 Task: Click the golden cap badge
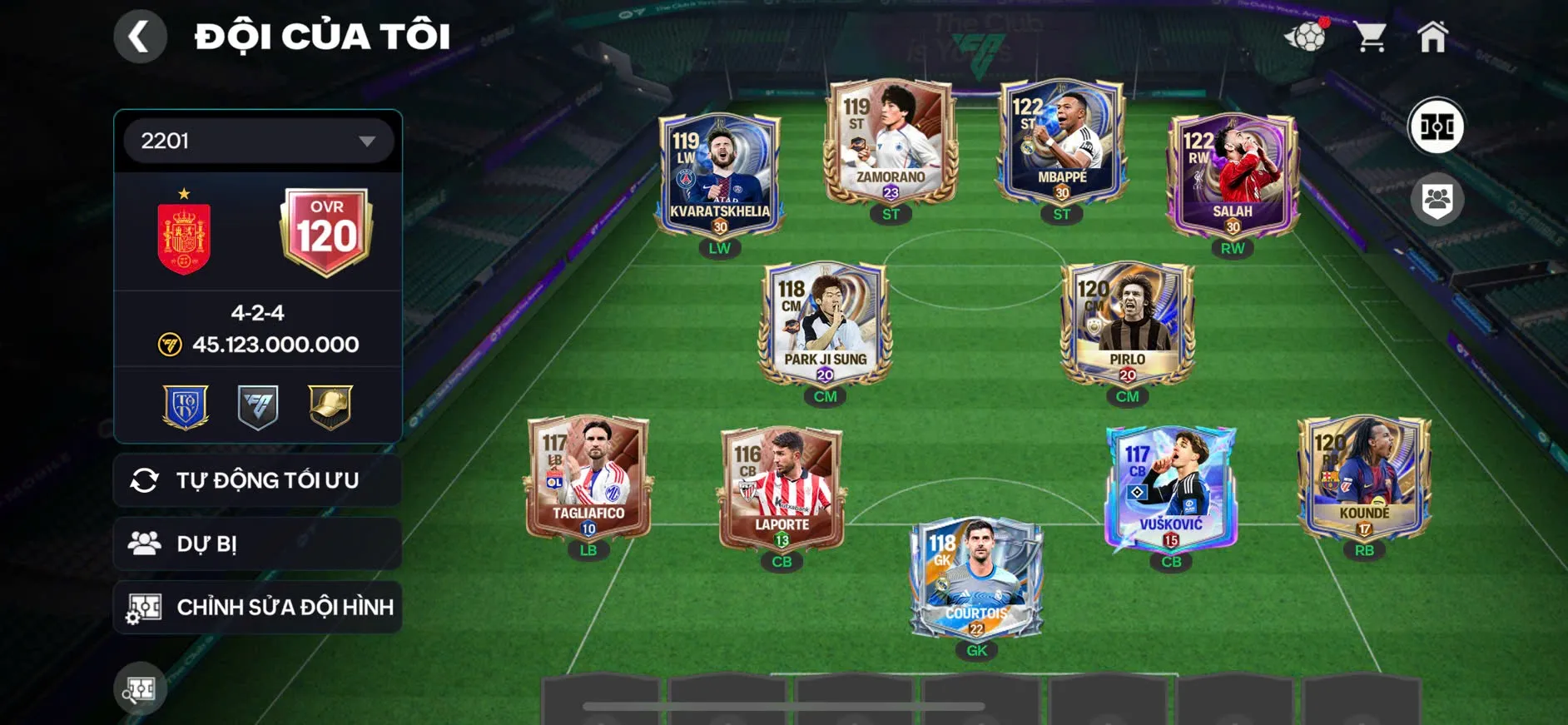click(328, 407)
